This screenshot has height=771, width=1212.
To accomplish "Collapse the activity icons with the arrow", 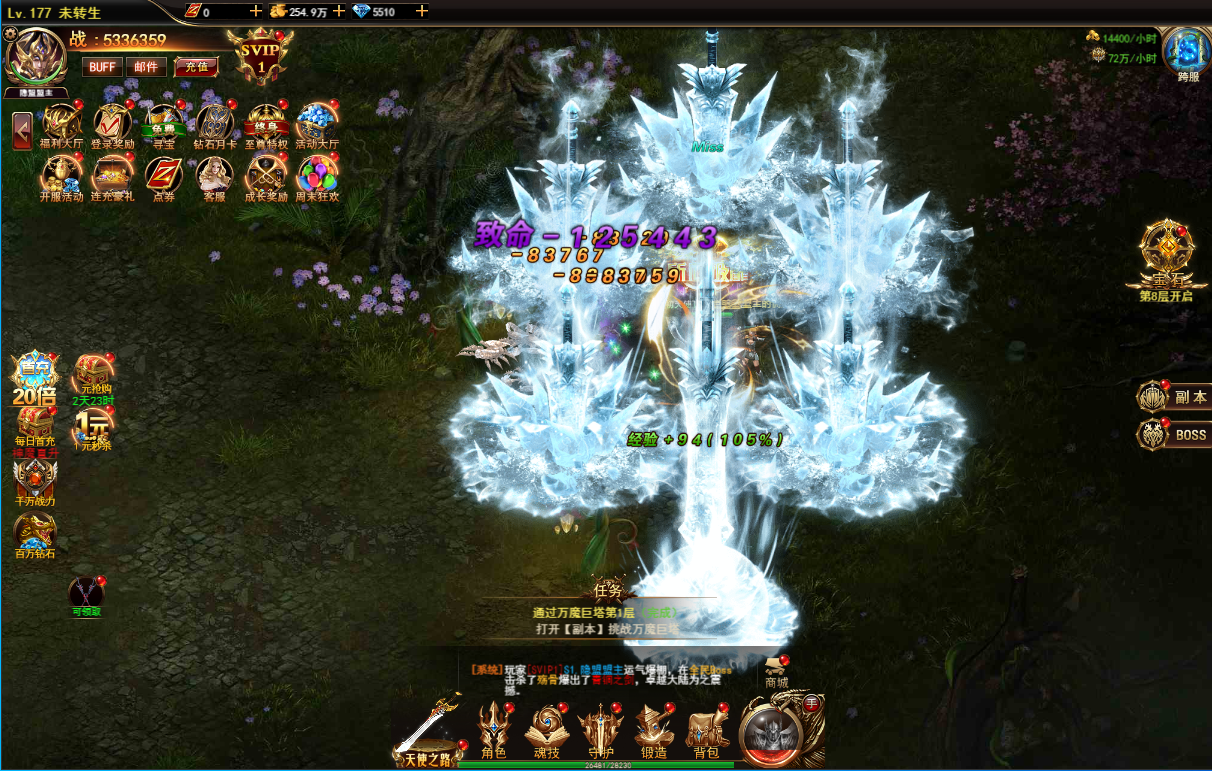I will tap(22, 131).
